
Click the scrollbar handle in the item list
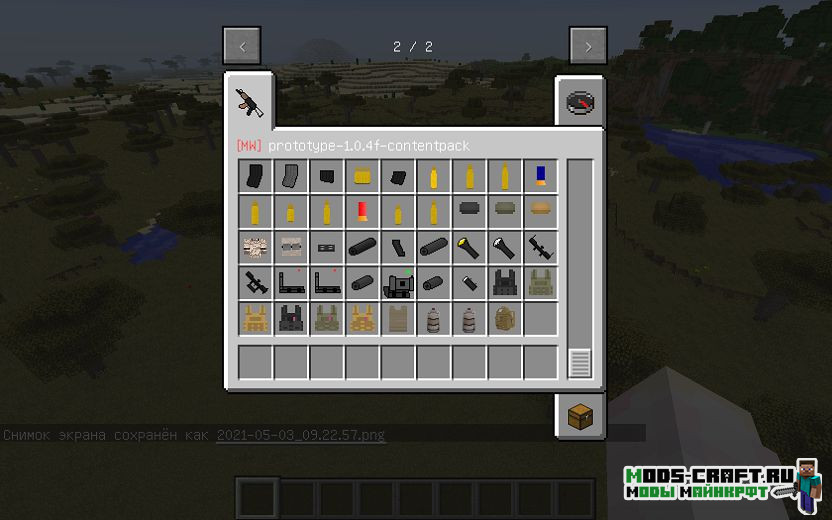[580, 362]
